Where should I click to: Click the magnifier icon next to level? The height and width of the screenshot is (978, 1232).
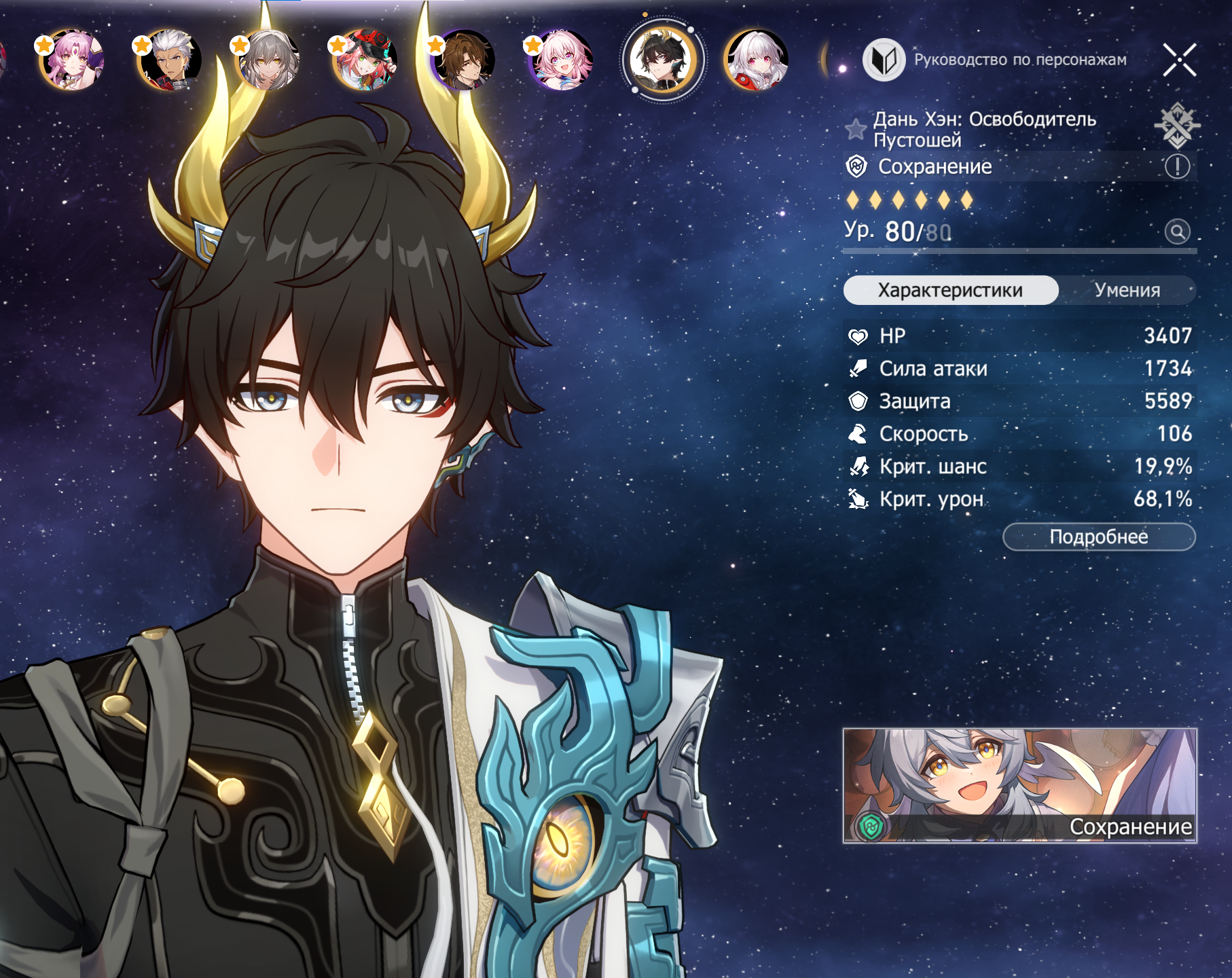(x=1177, y=232)
